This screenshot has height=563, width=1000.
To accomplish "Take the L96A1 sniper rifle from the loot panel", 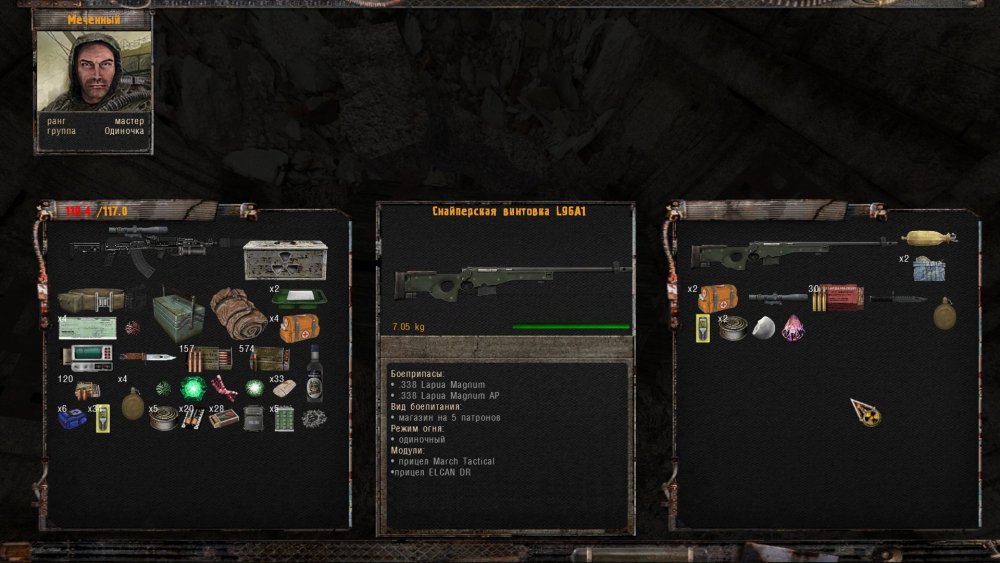I will pyautogui.click(x=790, y=250).
